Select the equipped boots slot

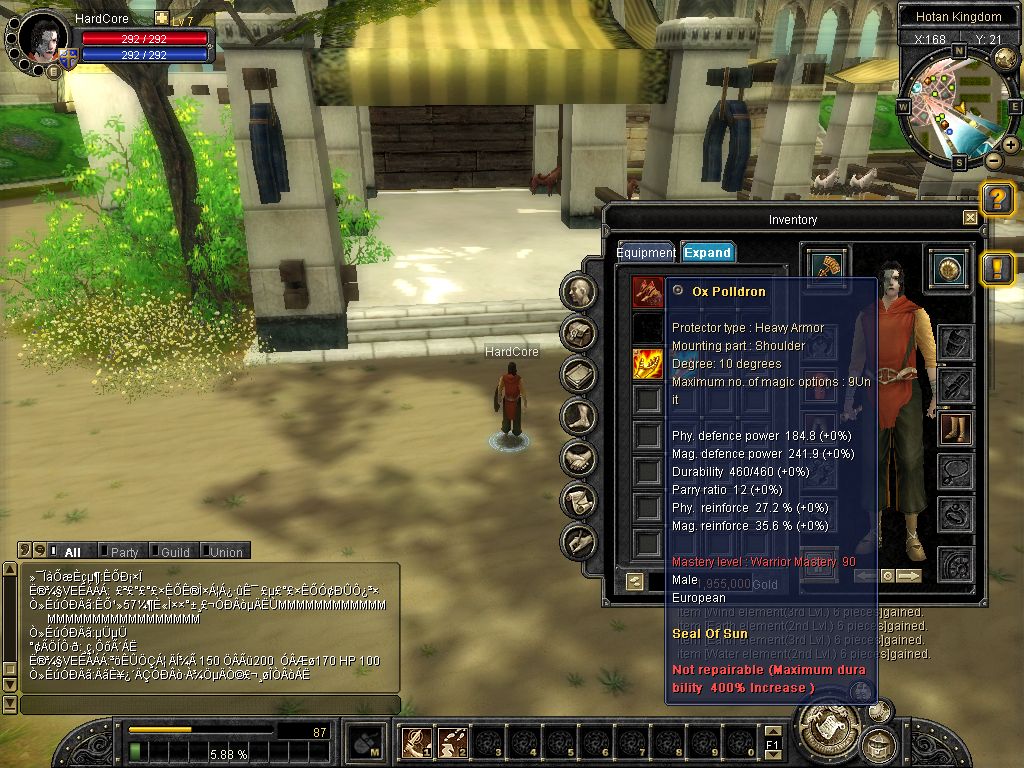(956, 429)
